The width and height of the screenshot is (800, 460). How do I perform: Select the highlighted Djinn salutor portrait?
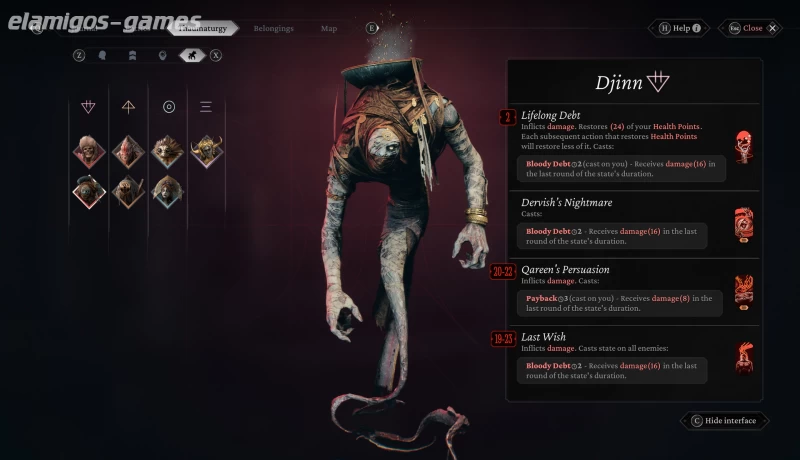tap(89, 191)
